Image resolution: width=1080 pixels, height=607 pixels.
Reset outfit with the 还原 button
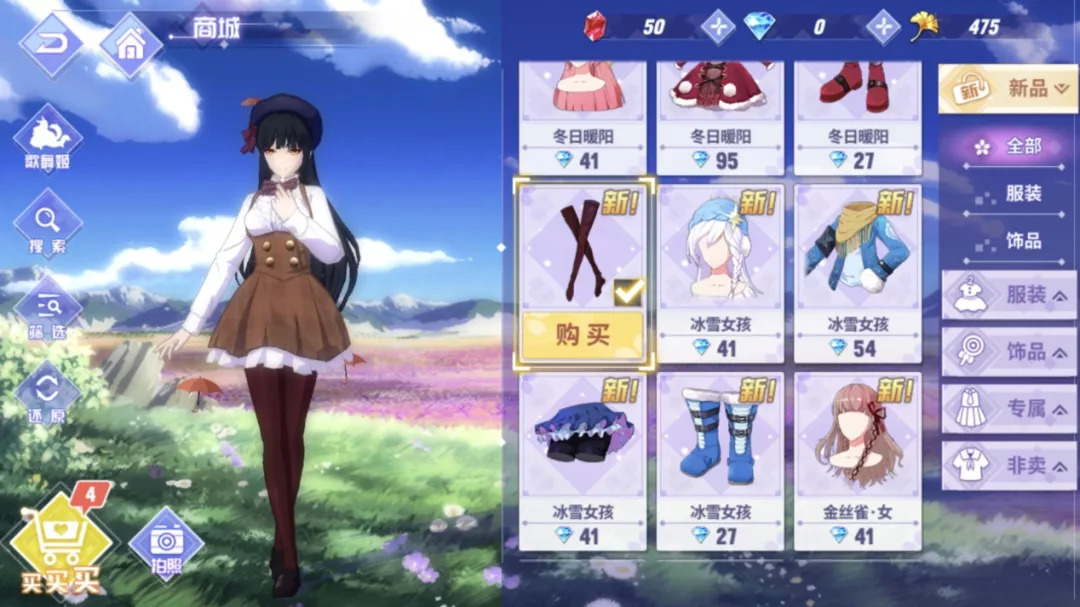pyautogui.click(x=47, y=392)
